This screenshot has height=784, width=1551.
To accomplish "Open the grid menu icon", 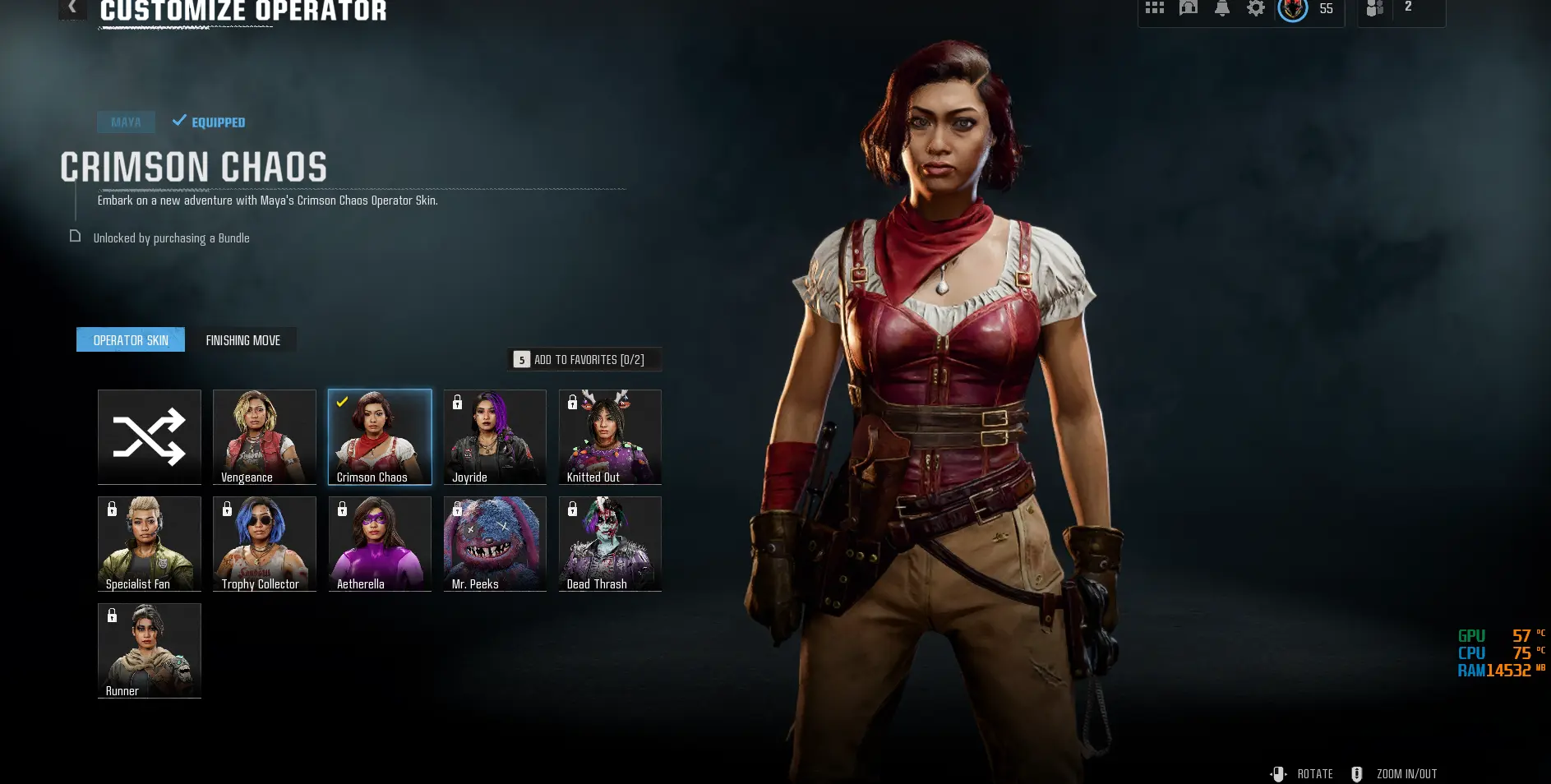I will coord(1155,8).
